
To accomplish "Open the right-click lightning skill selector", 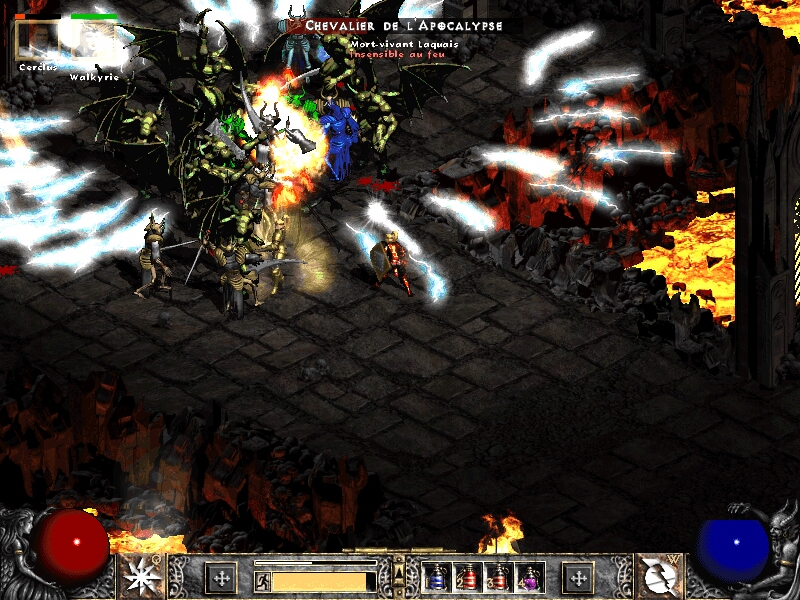I will pos(658,576).
